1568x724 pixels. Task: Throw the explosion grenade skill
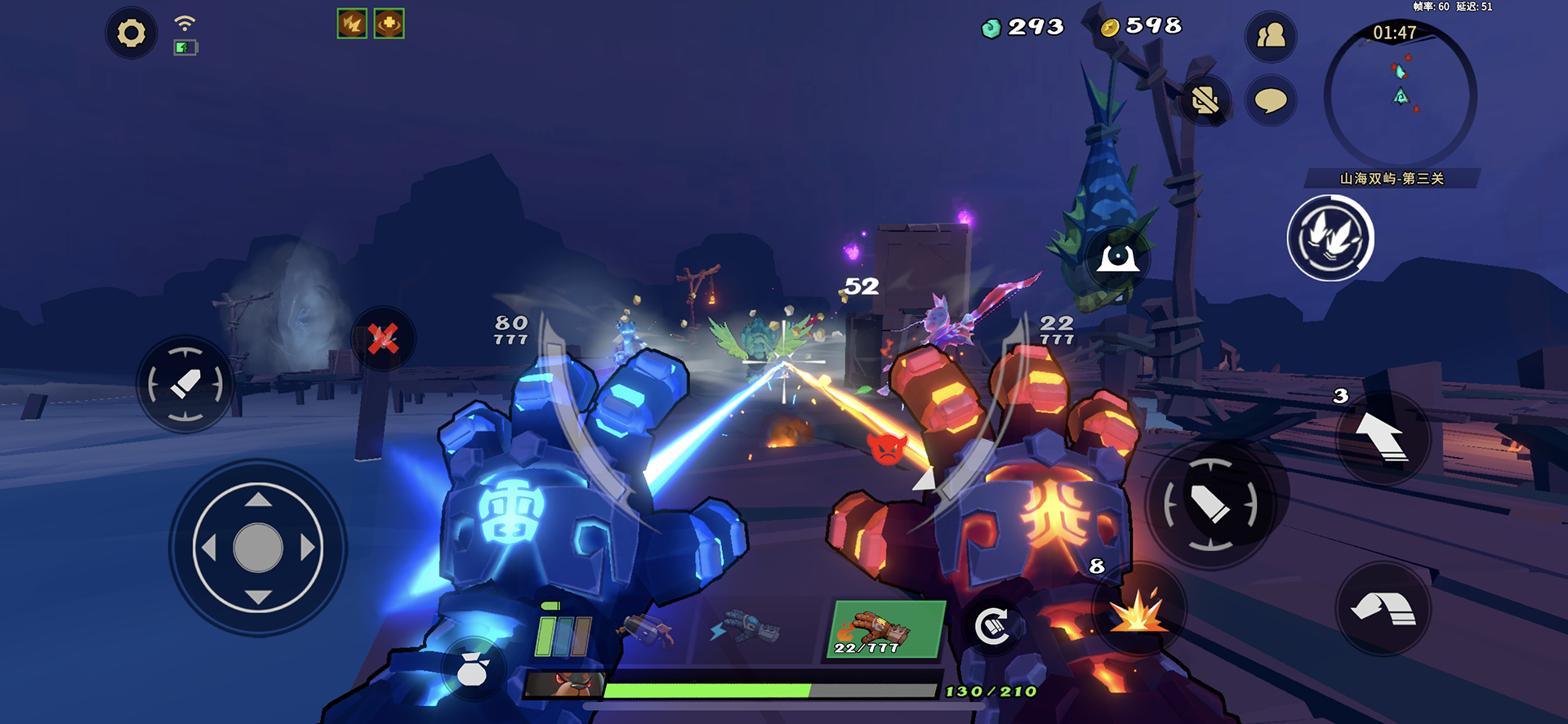pos(1138,610)
